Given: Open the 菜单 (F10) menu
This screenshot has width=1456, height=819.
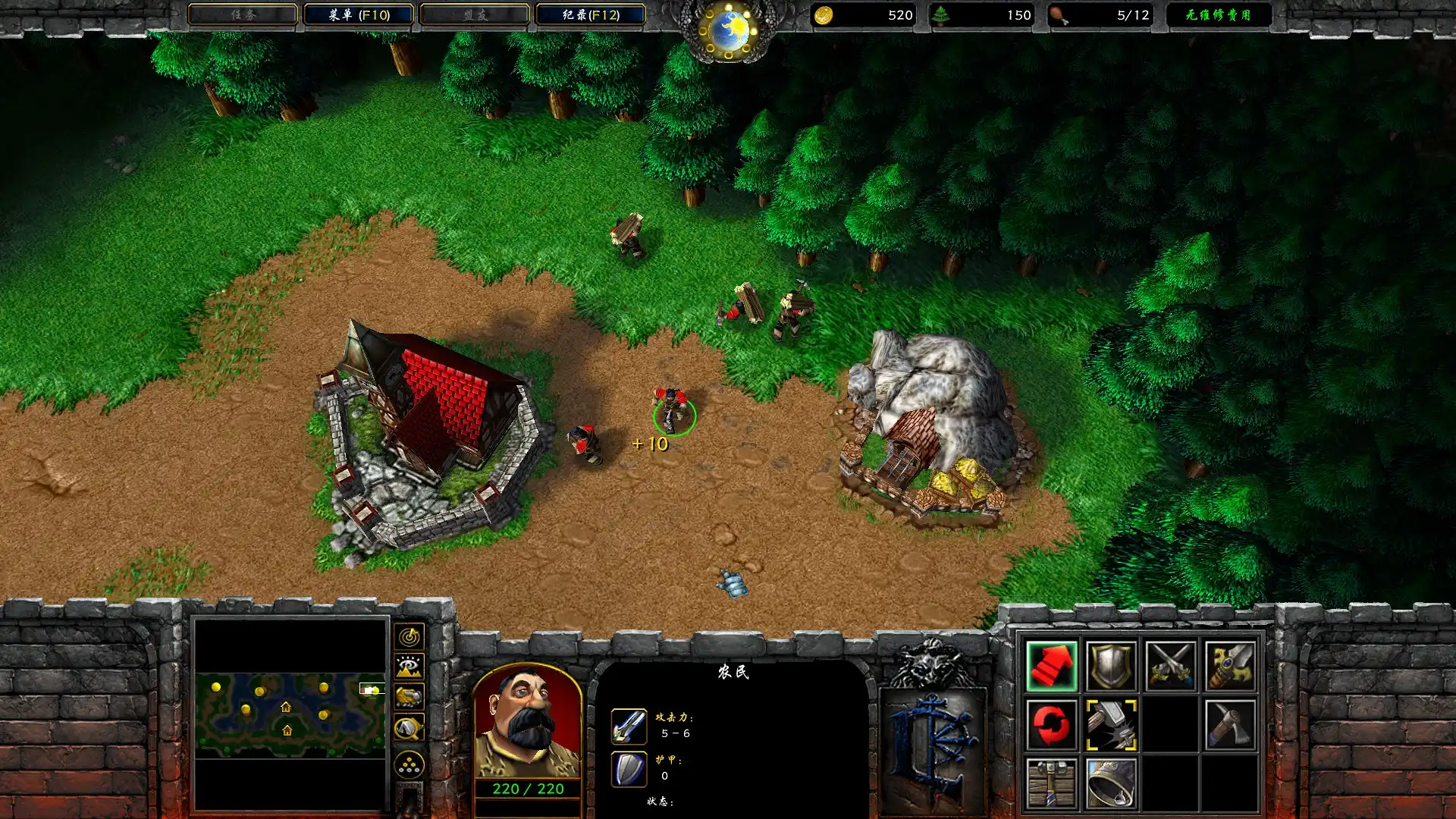Looking at the screenshot, I should coord(359,14).
